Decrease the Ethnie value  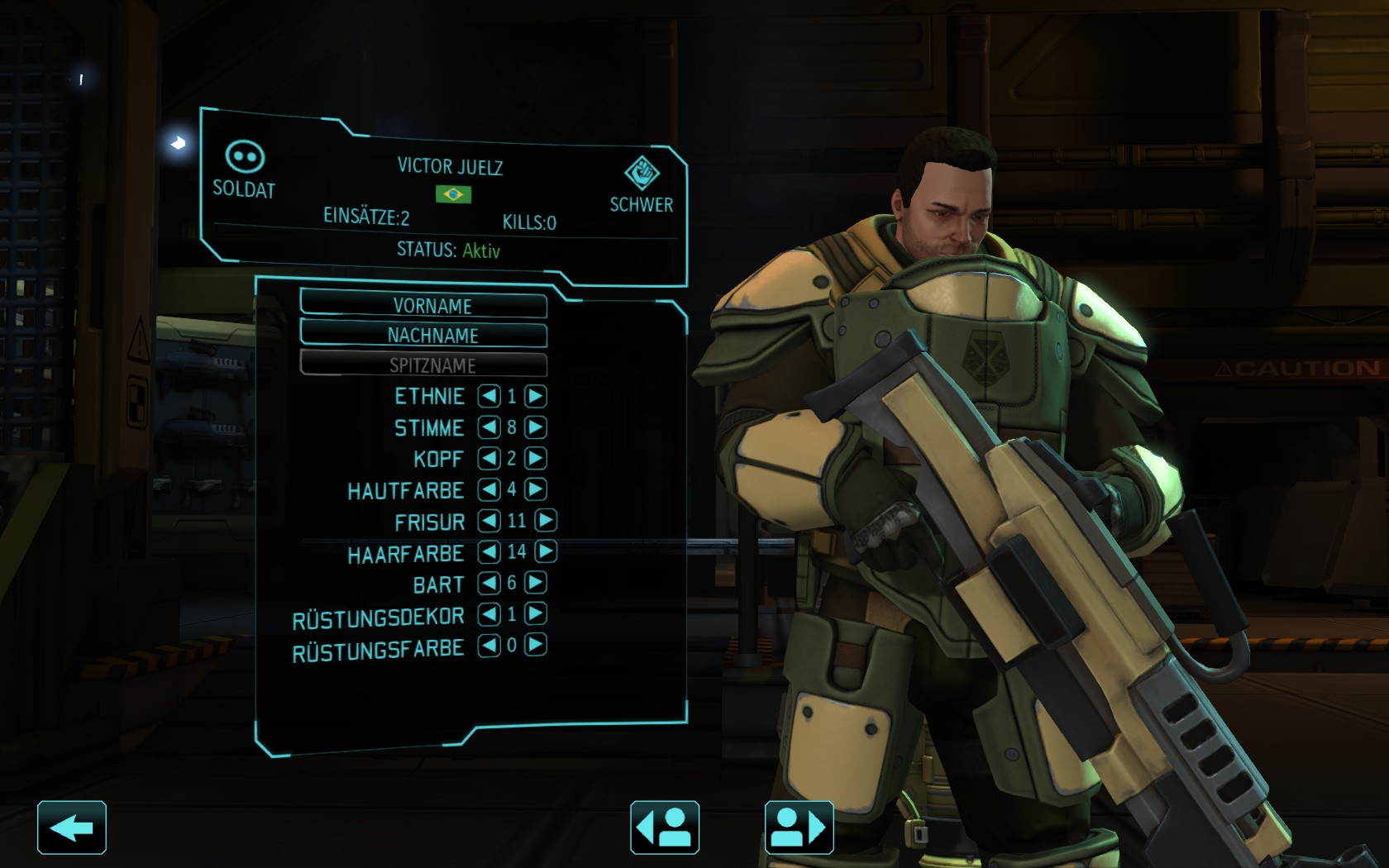489,396
